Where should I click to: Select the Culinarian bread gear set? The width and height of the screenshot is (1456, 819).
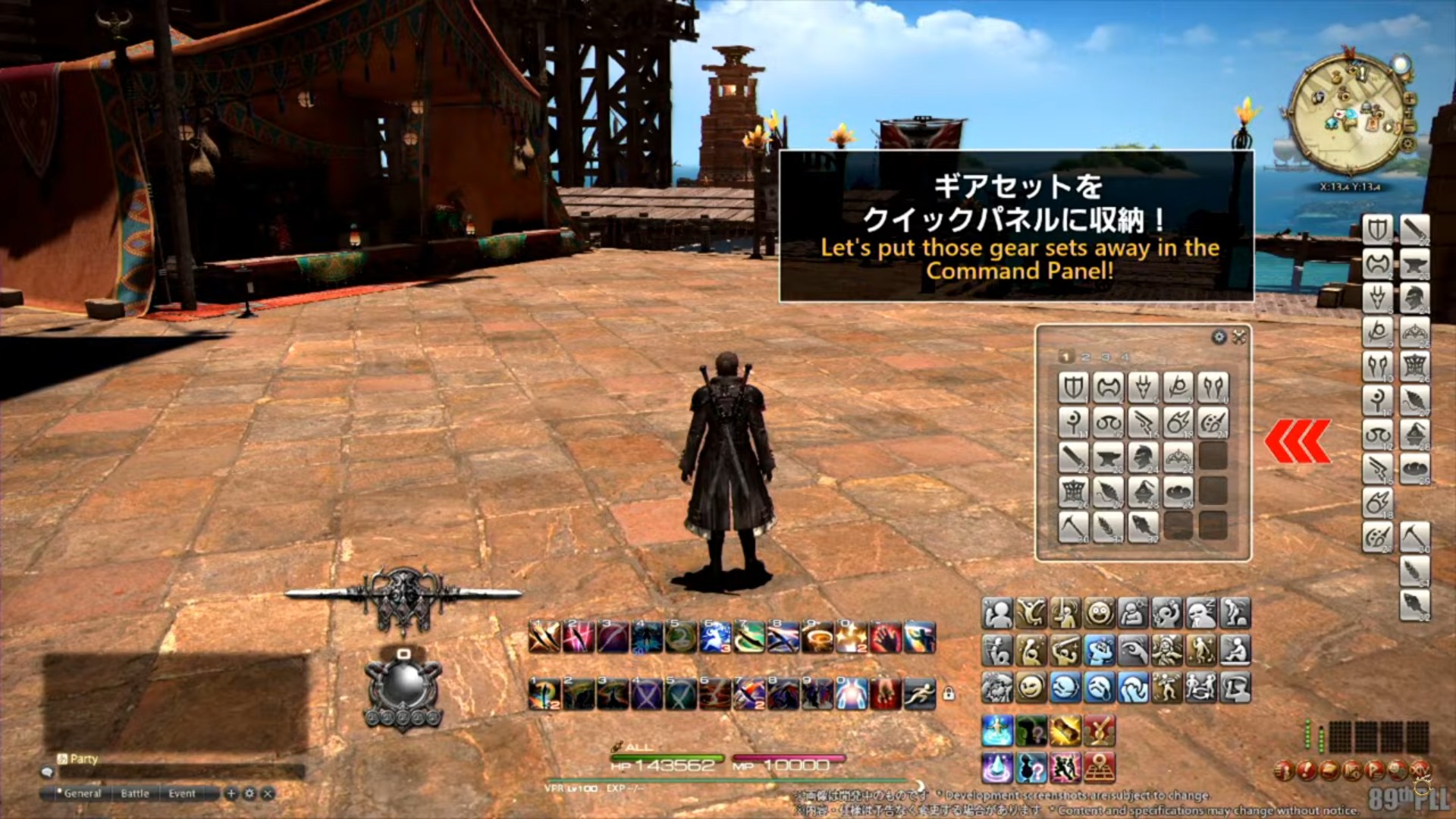point(1178,494)
